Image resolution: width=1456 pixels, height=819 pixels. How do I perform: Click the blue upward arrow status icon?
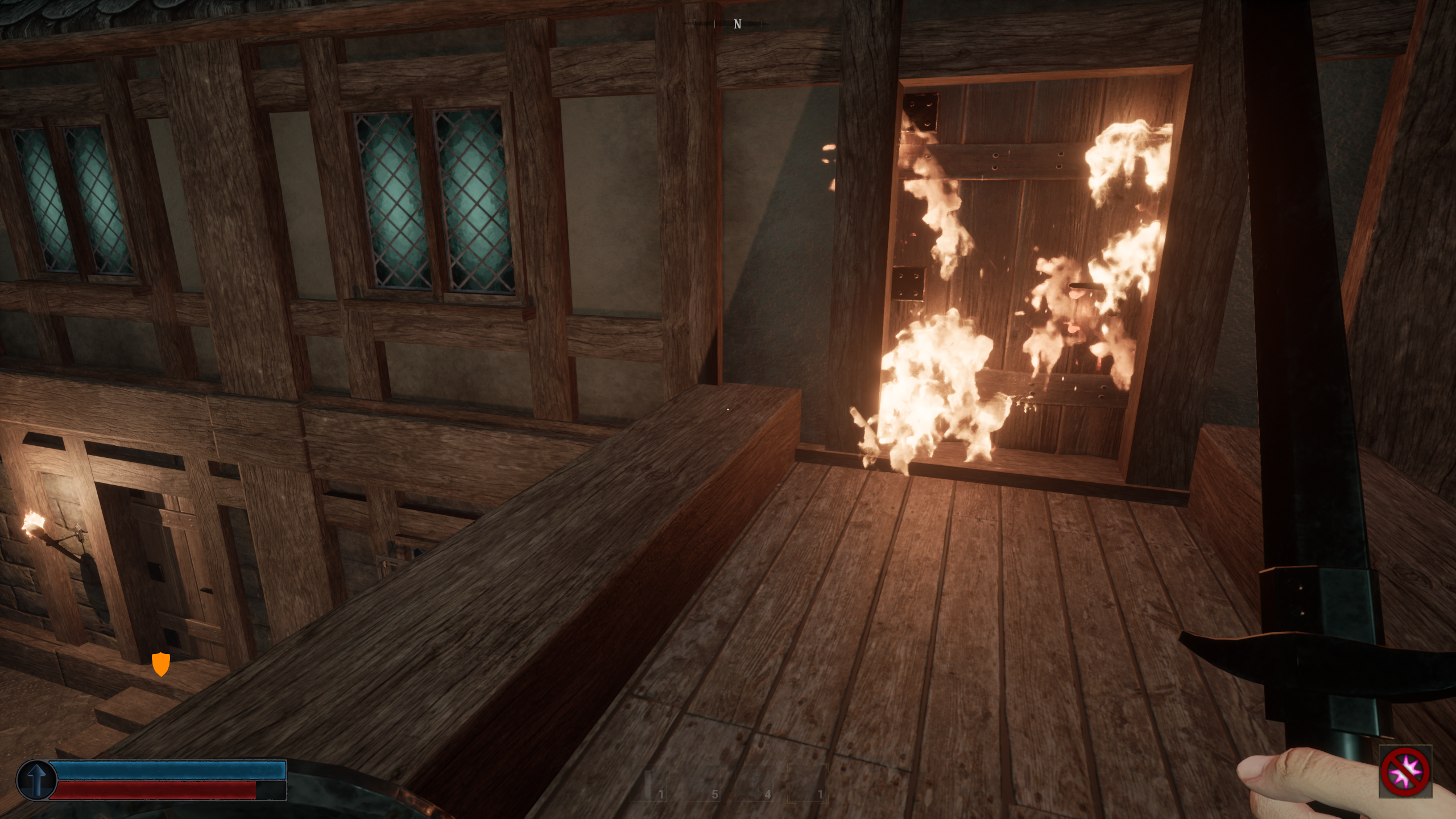click(x=36, y=780)
